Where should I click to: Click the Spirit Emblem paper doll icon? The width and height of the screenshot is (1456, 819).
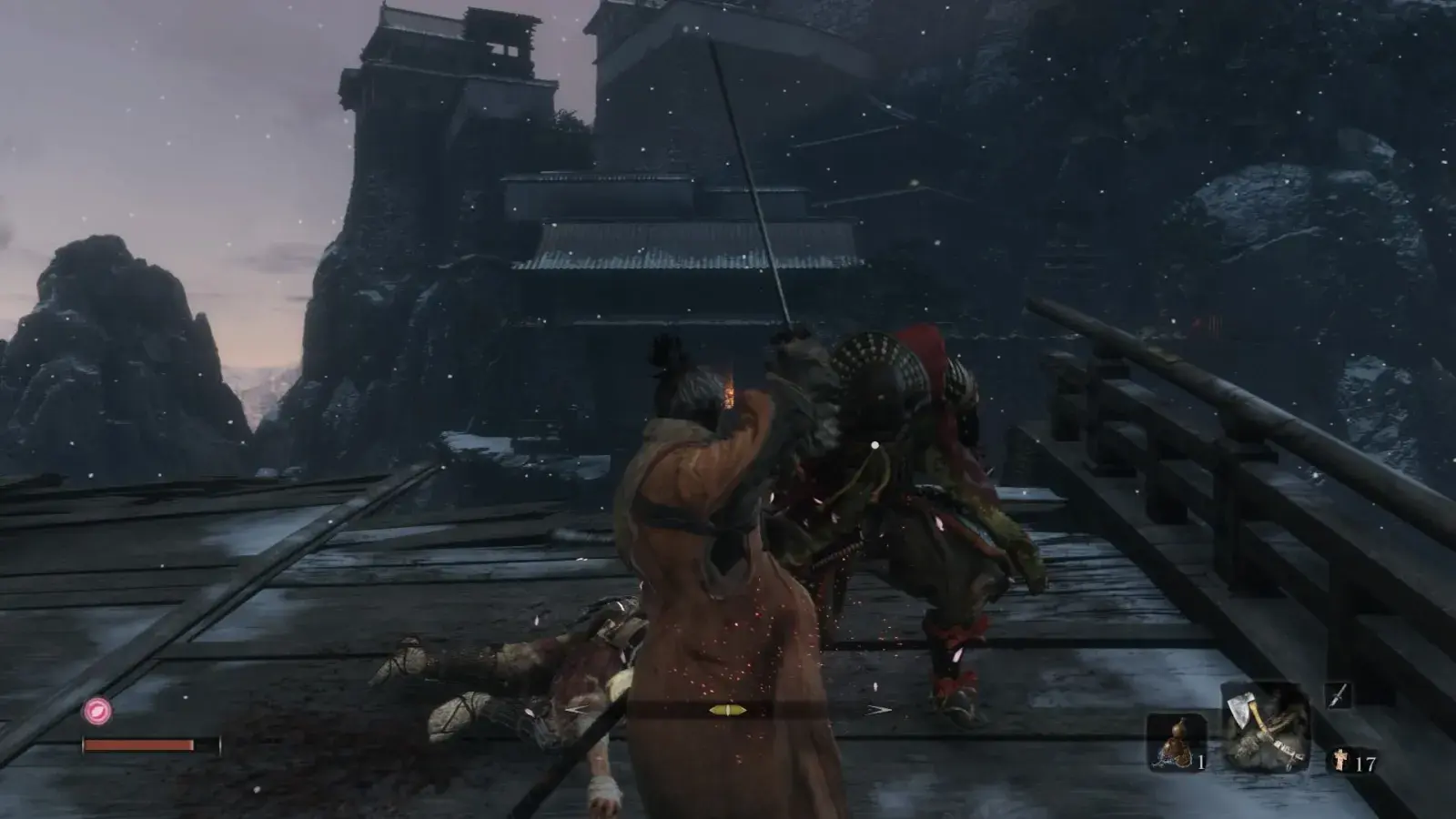1340,762
